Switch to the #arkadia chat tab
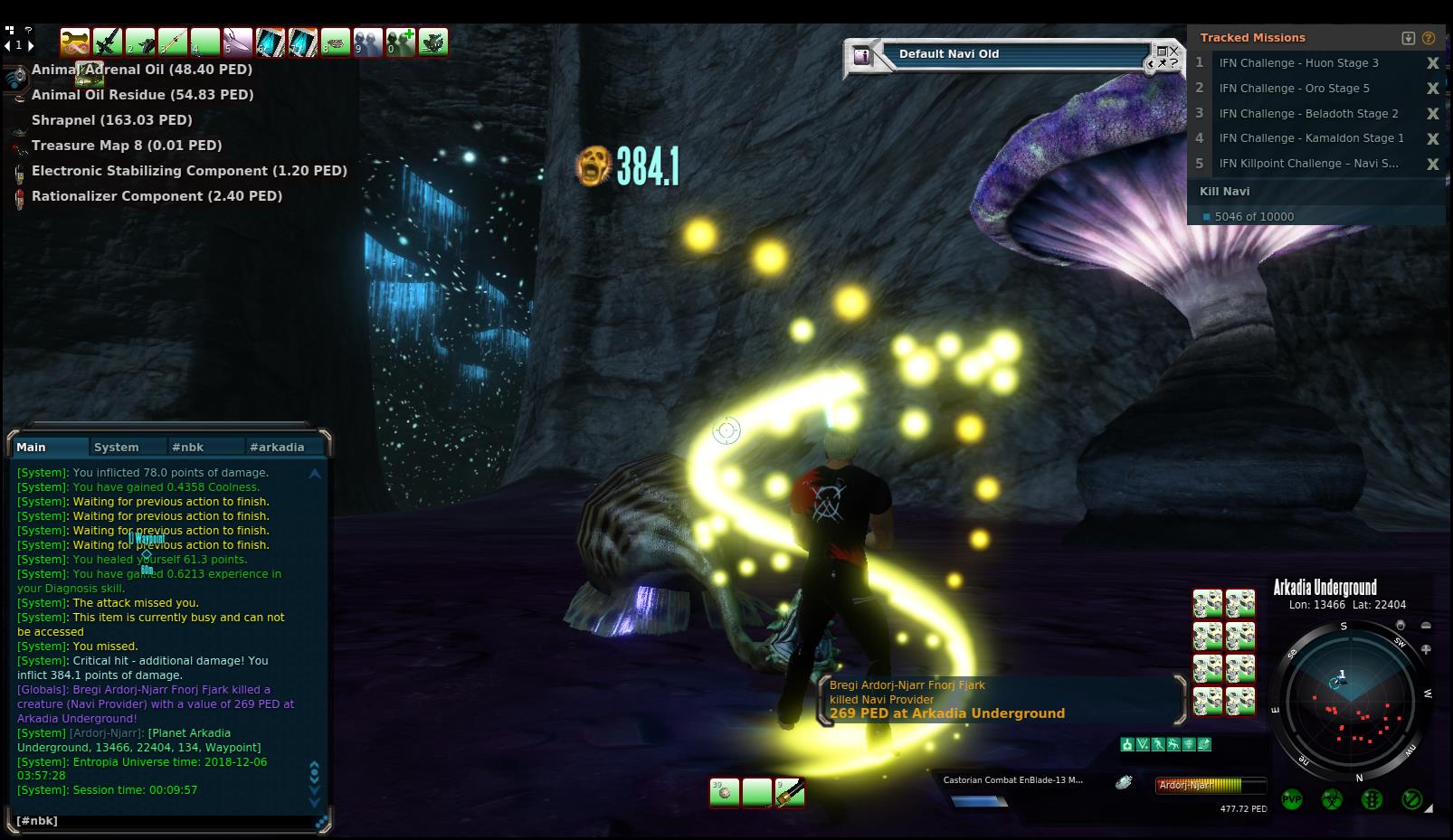The image size is (1453, 840). click(277, 447)
